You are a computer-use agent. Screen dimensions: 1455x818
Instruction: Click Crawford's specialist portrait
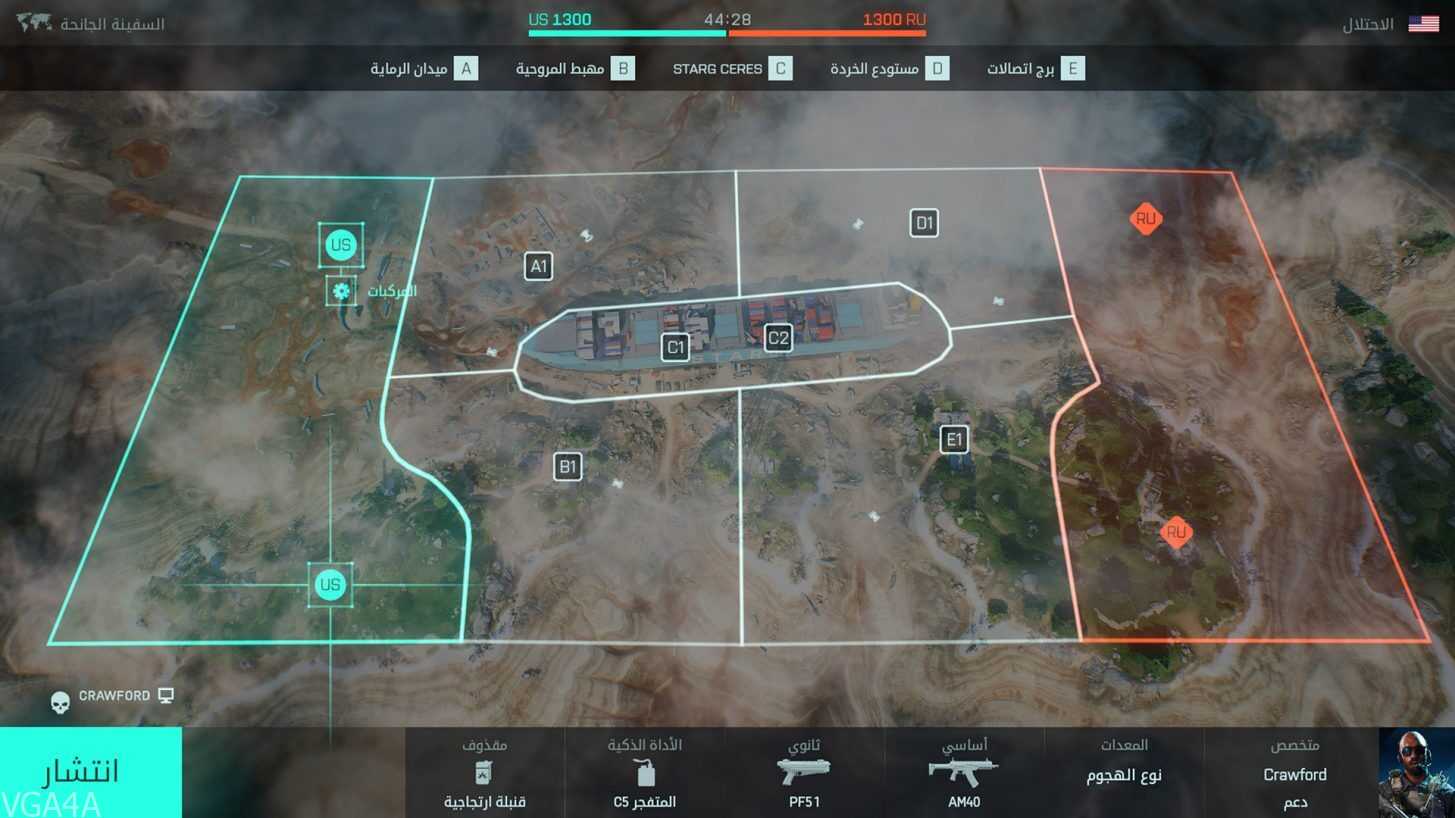(1416, 773)
